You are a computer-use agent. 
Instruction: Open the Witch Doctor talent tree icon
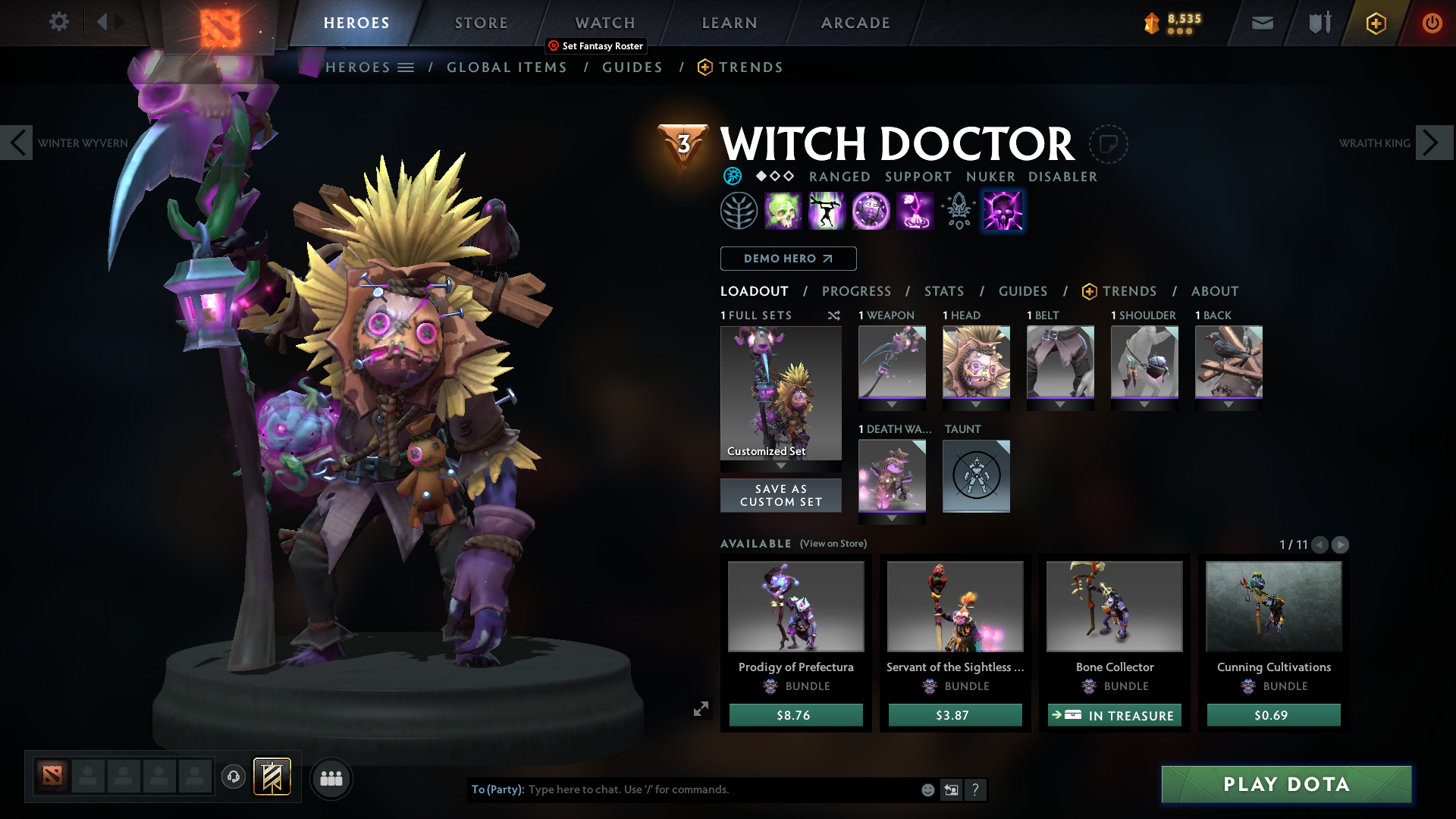point(739,210)
